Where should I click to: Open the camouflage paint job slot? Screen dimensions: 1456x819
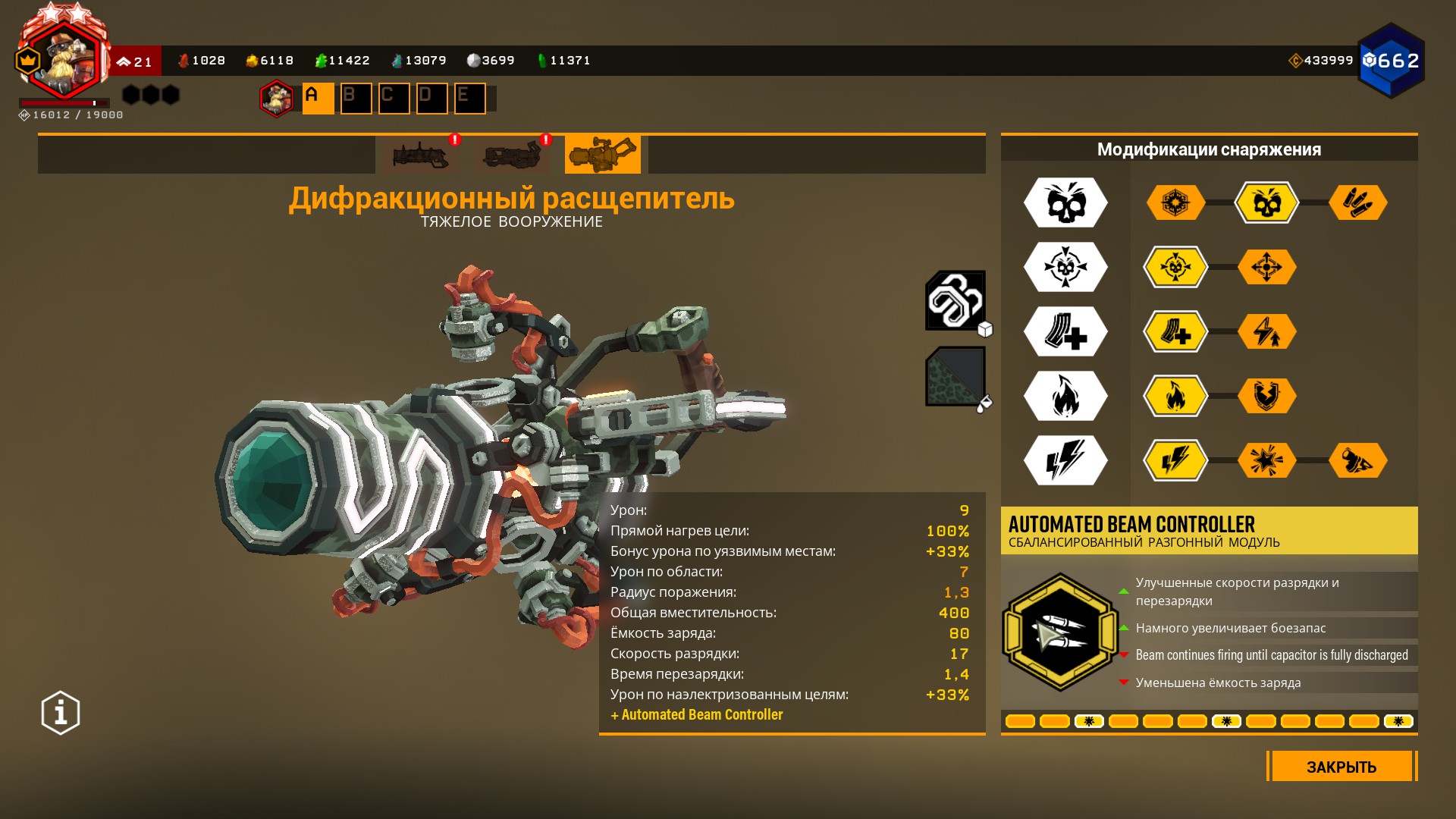[955, 376]
